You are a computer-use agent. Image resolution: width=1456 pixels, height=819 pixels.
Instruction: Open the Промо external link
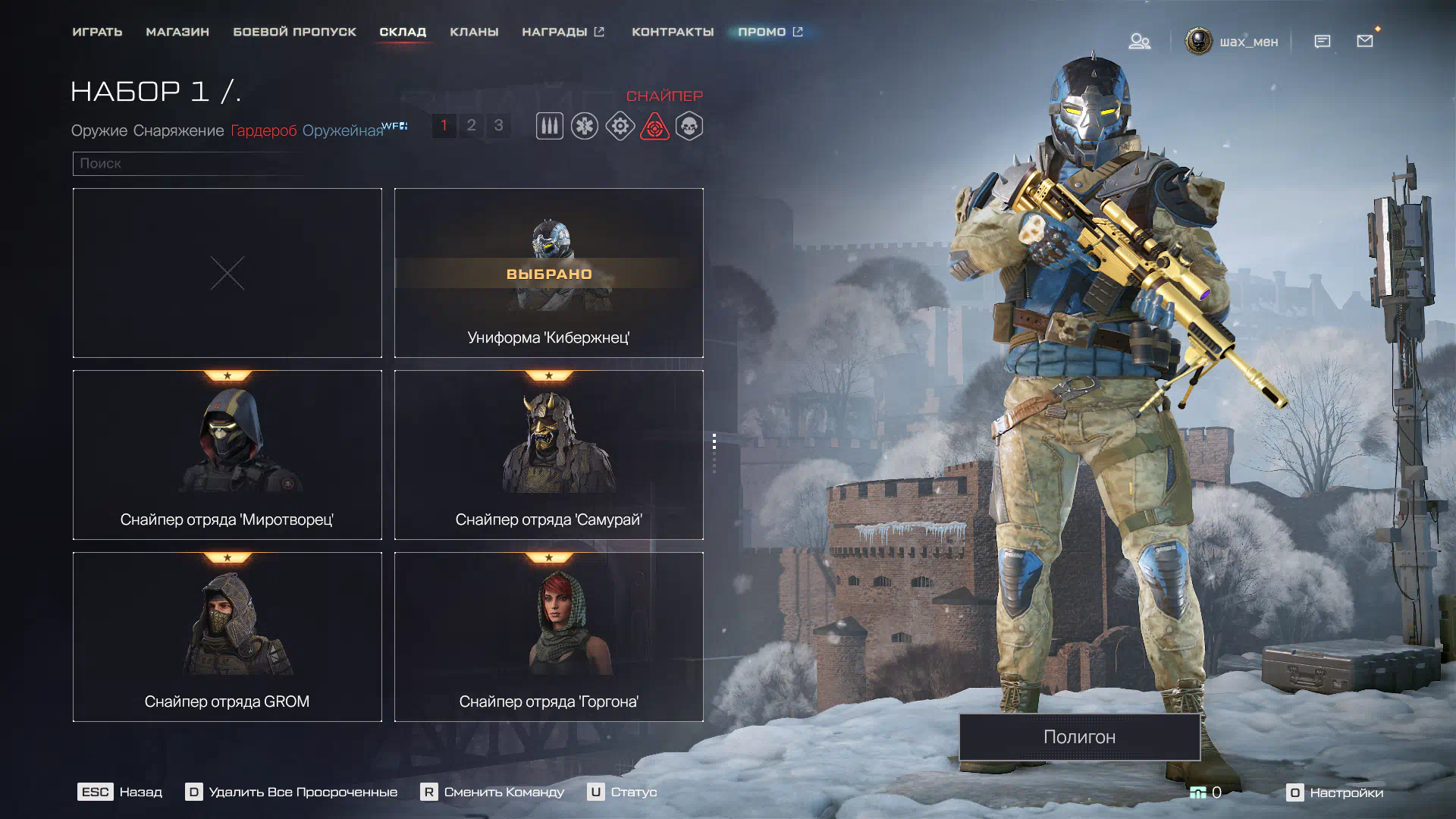tap(770, 32)
